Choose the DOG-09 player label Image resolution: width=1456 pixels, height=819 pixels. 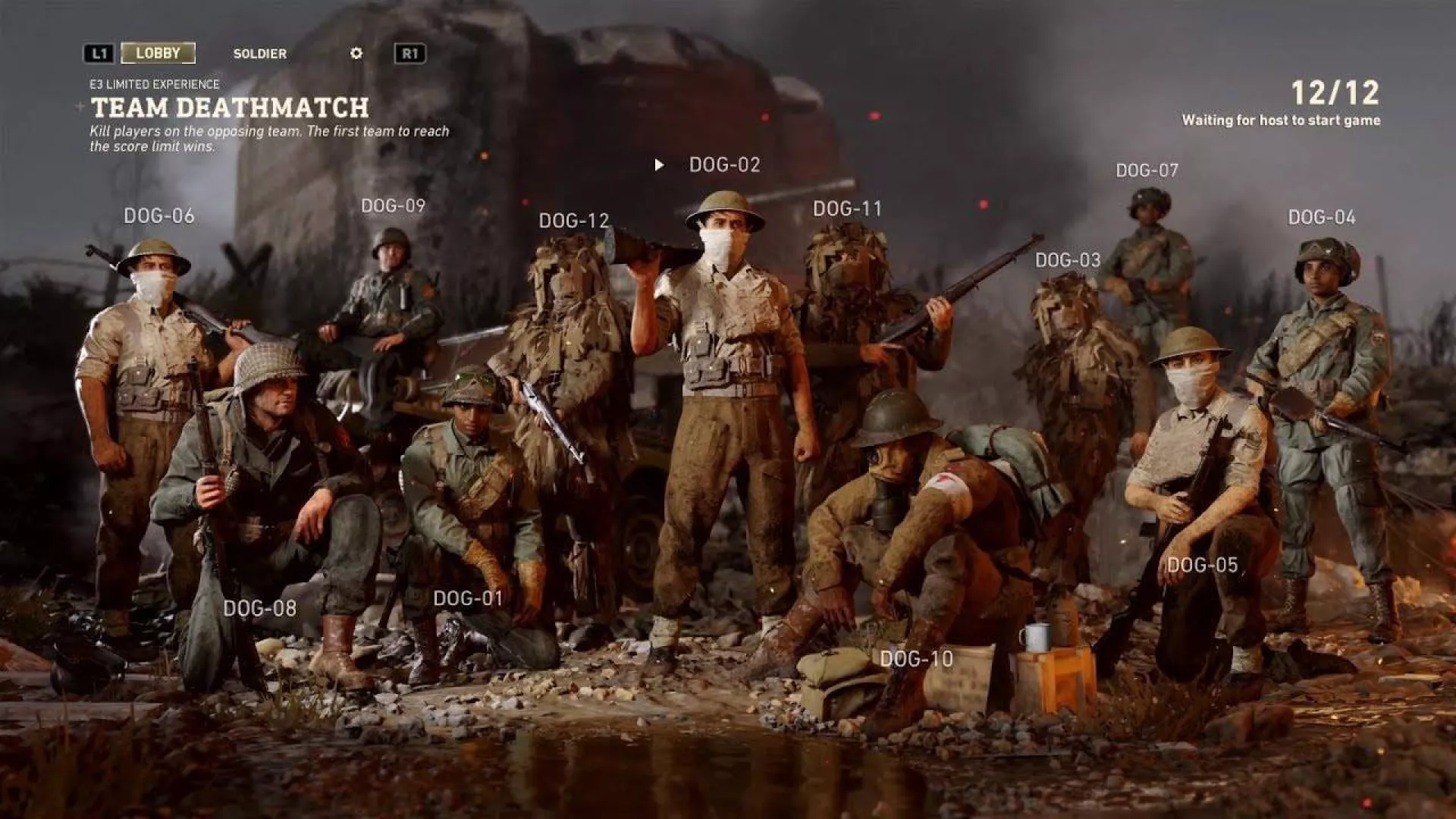[393, 206]
